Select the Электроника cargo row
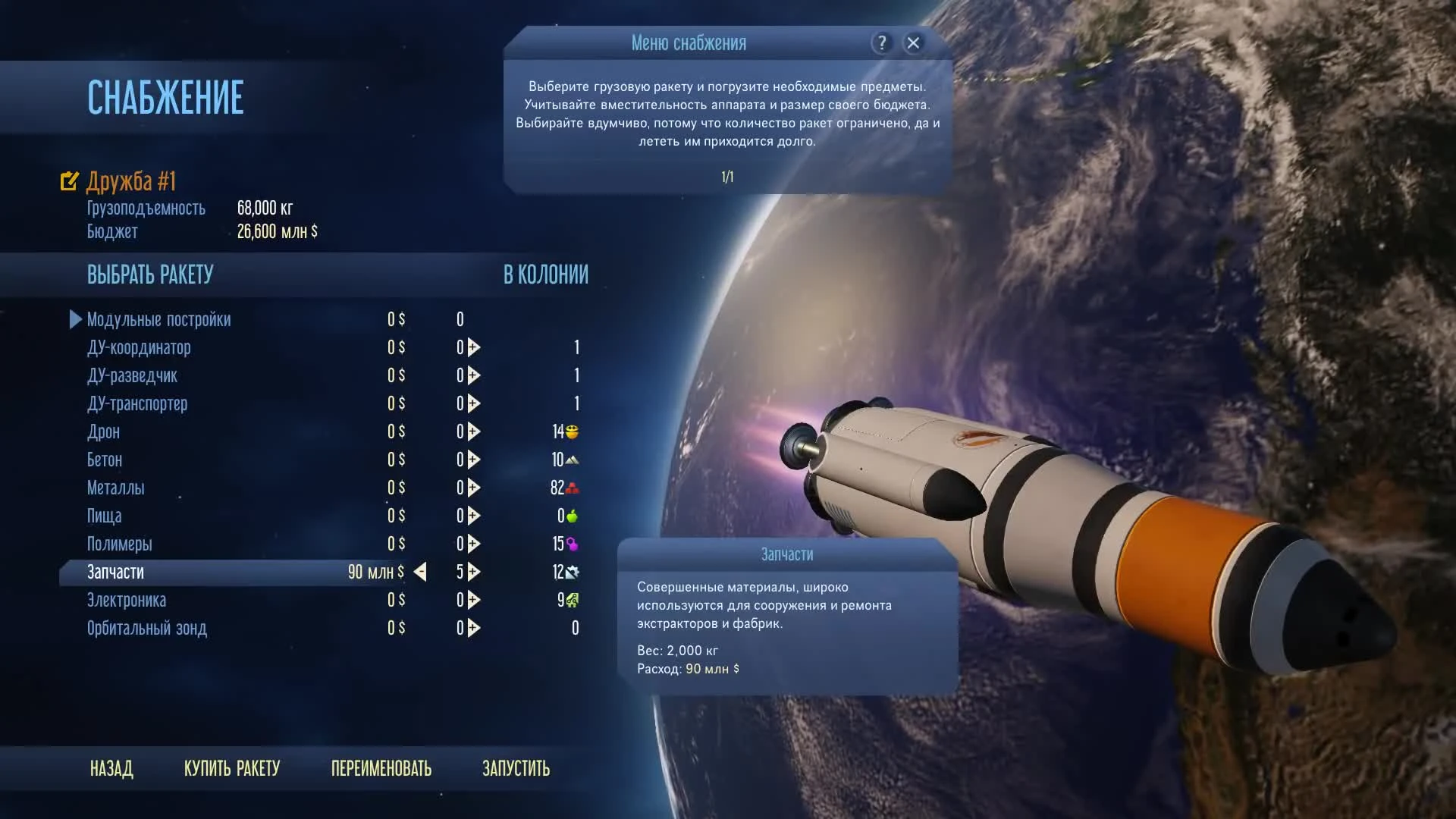Viewport: 1456px width, 819px height. pos(127,600)
